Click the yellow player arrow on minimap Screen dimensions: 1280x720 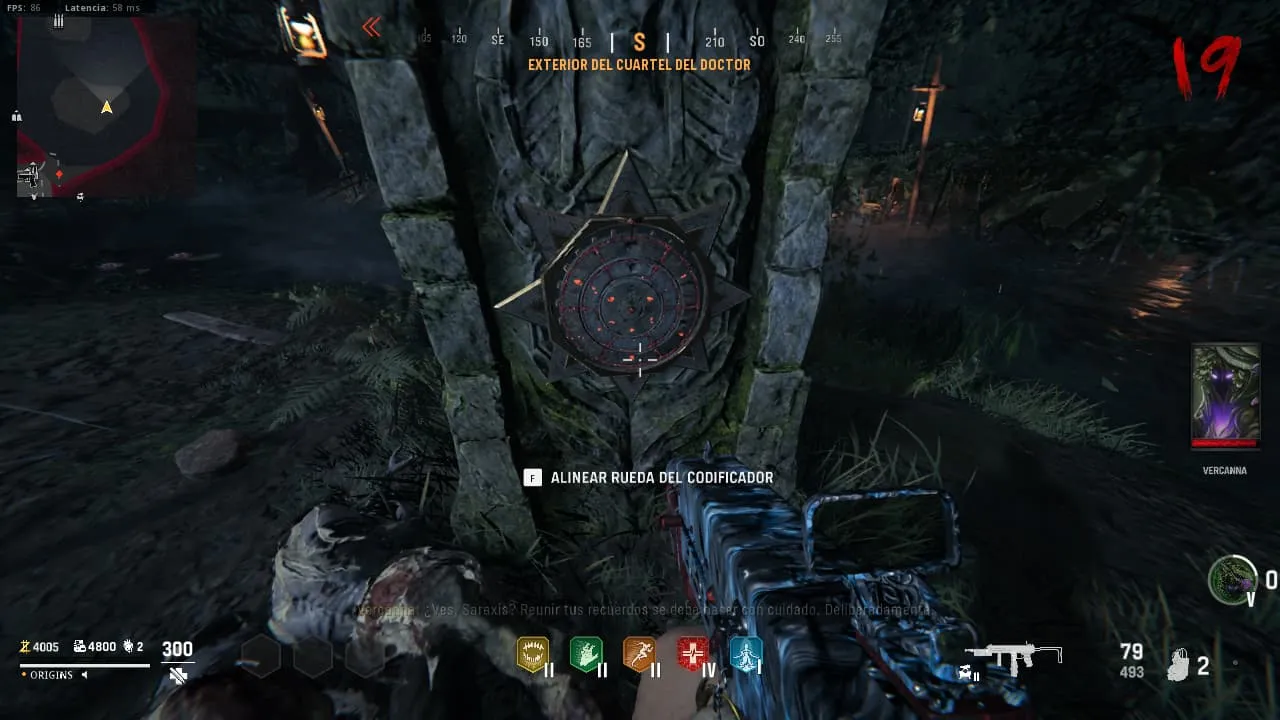[x=106, y=107]
